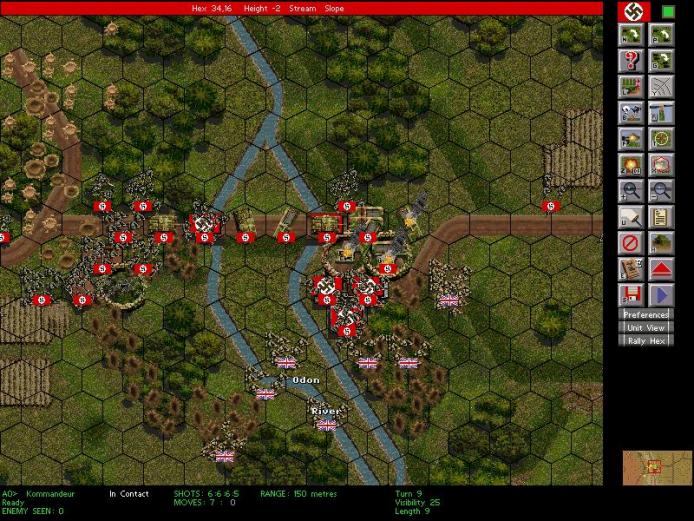Select the targeting crosshair button
The image size is (694, 521).
660,139
